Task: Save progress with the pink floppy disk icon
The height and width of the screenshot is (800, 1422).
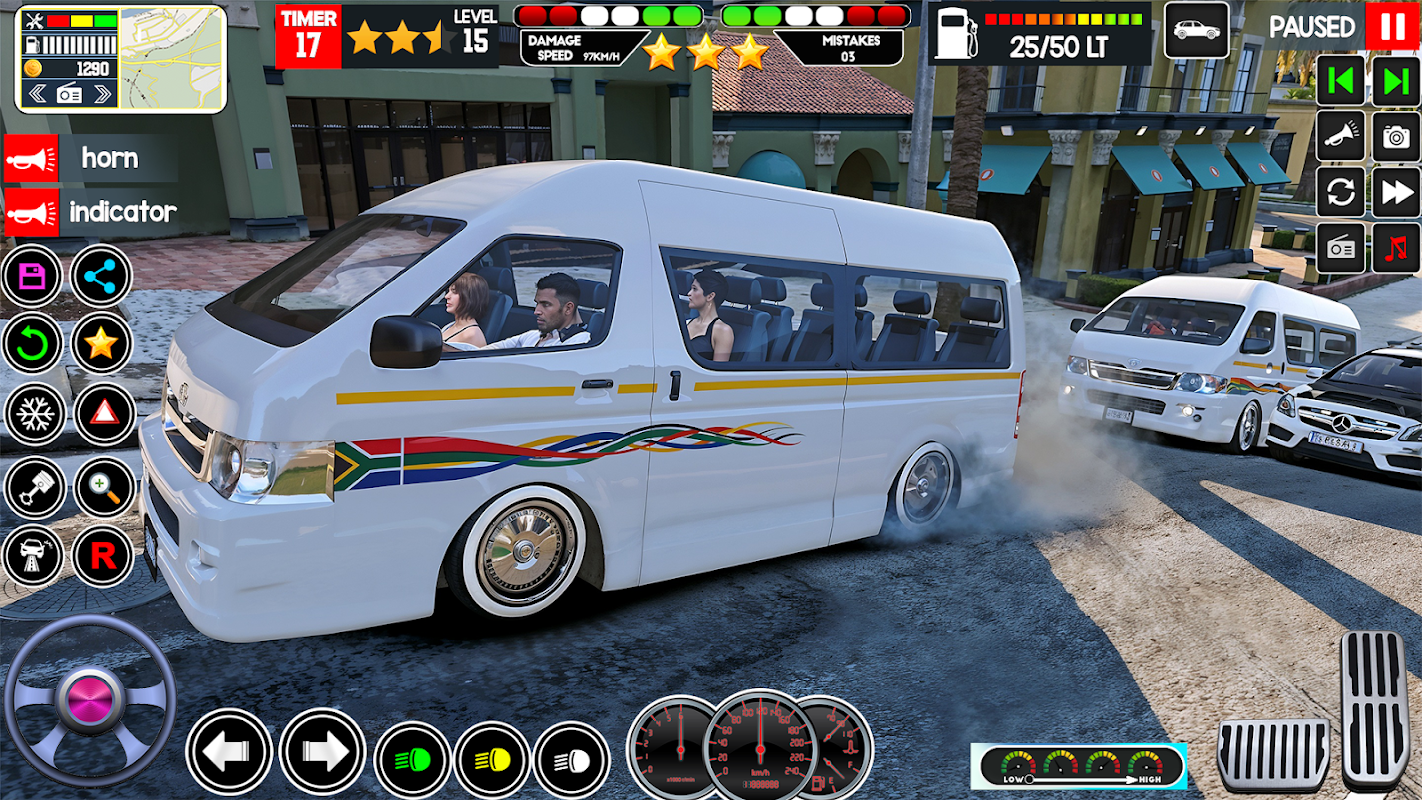Action: (x=33, y=275)
